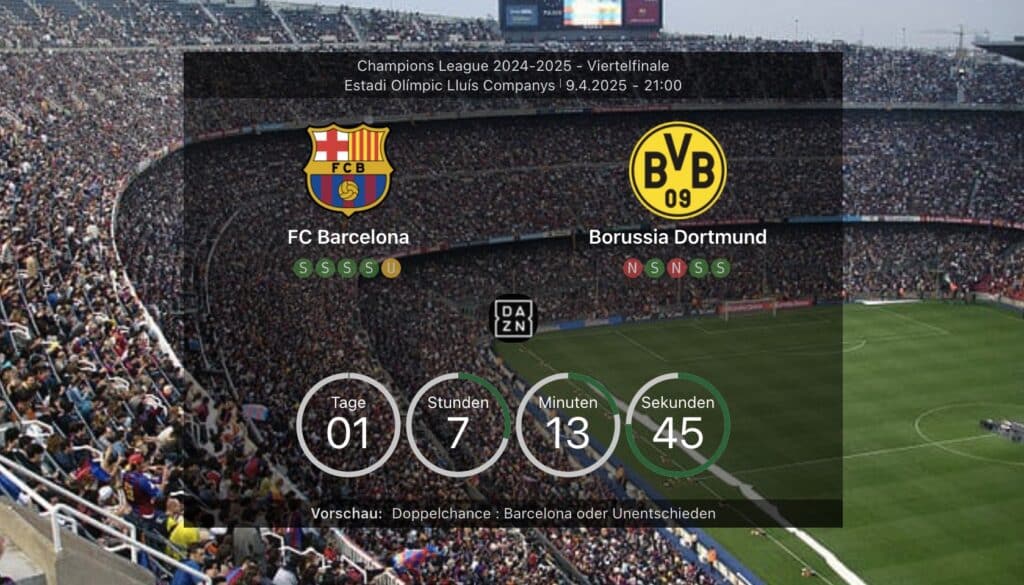Open the DAZN broadcaster logo

coord(513,317)
